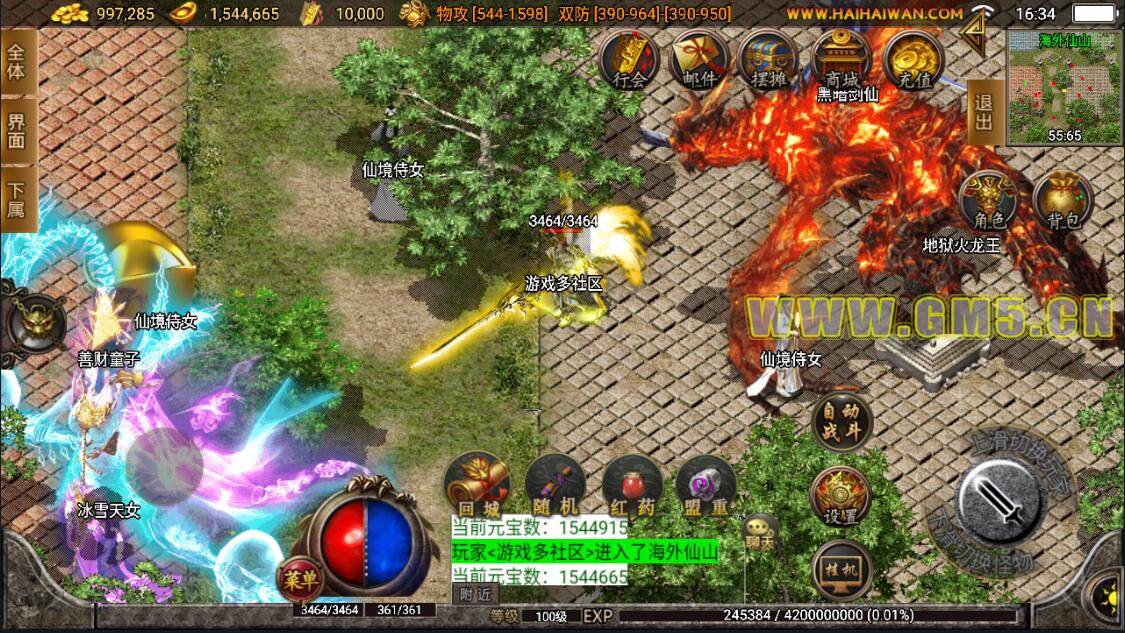Switch to the 全体 tab
1125x633 pixels.
(x=18, y=62)
